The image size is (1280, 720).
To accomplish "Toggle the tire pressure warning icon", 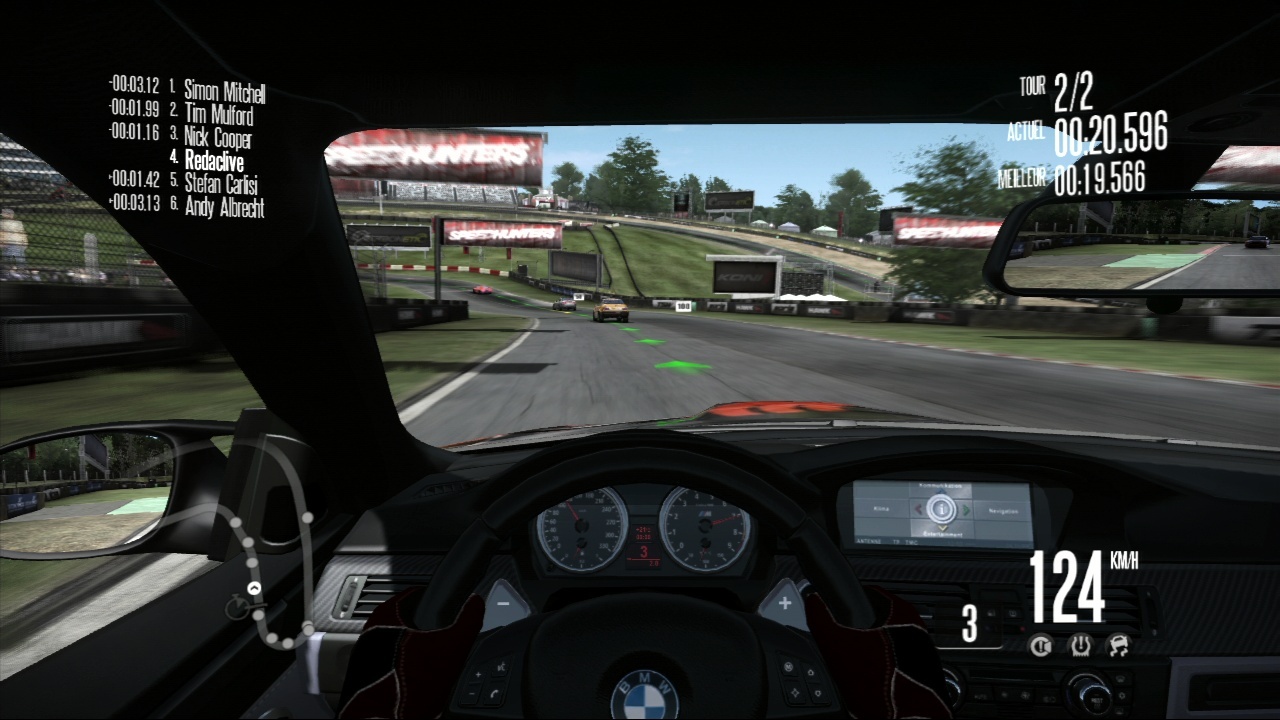I will (x=1080, y=646).
